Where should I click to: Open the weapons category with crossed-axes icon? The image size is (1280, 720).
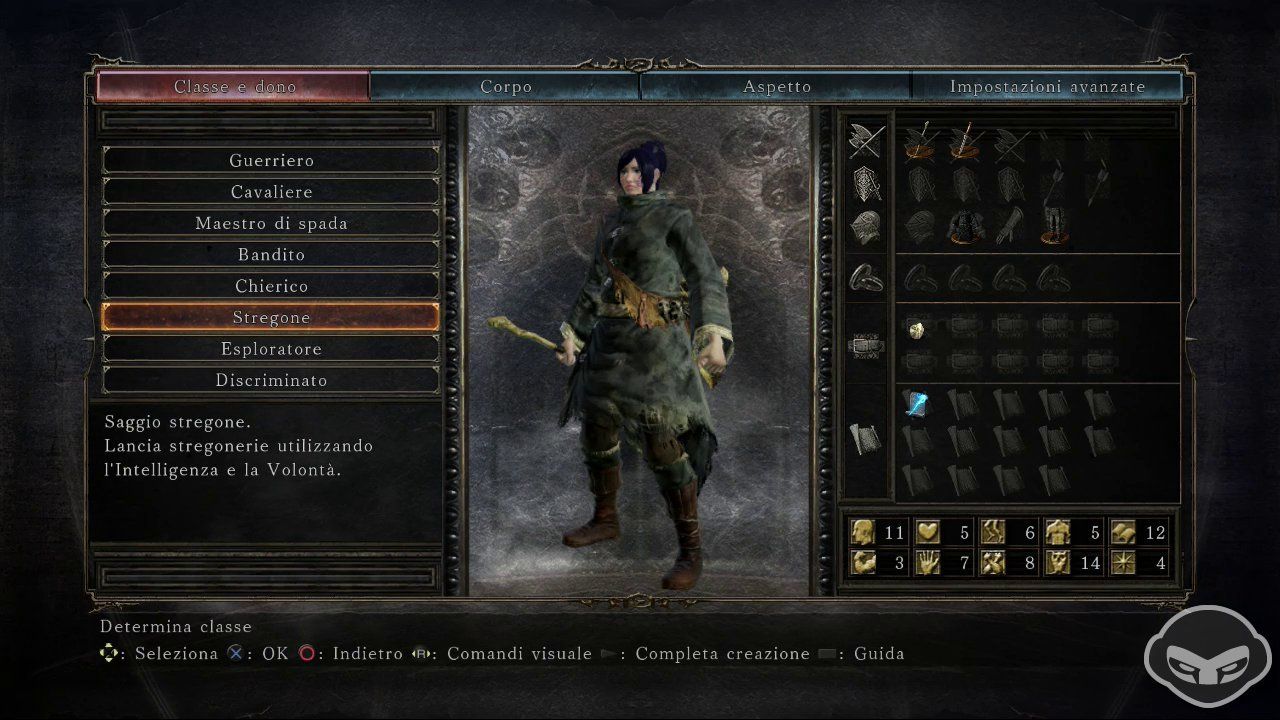[x=865, y=140]
